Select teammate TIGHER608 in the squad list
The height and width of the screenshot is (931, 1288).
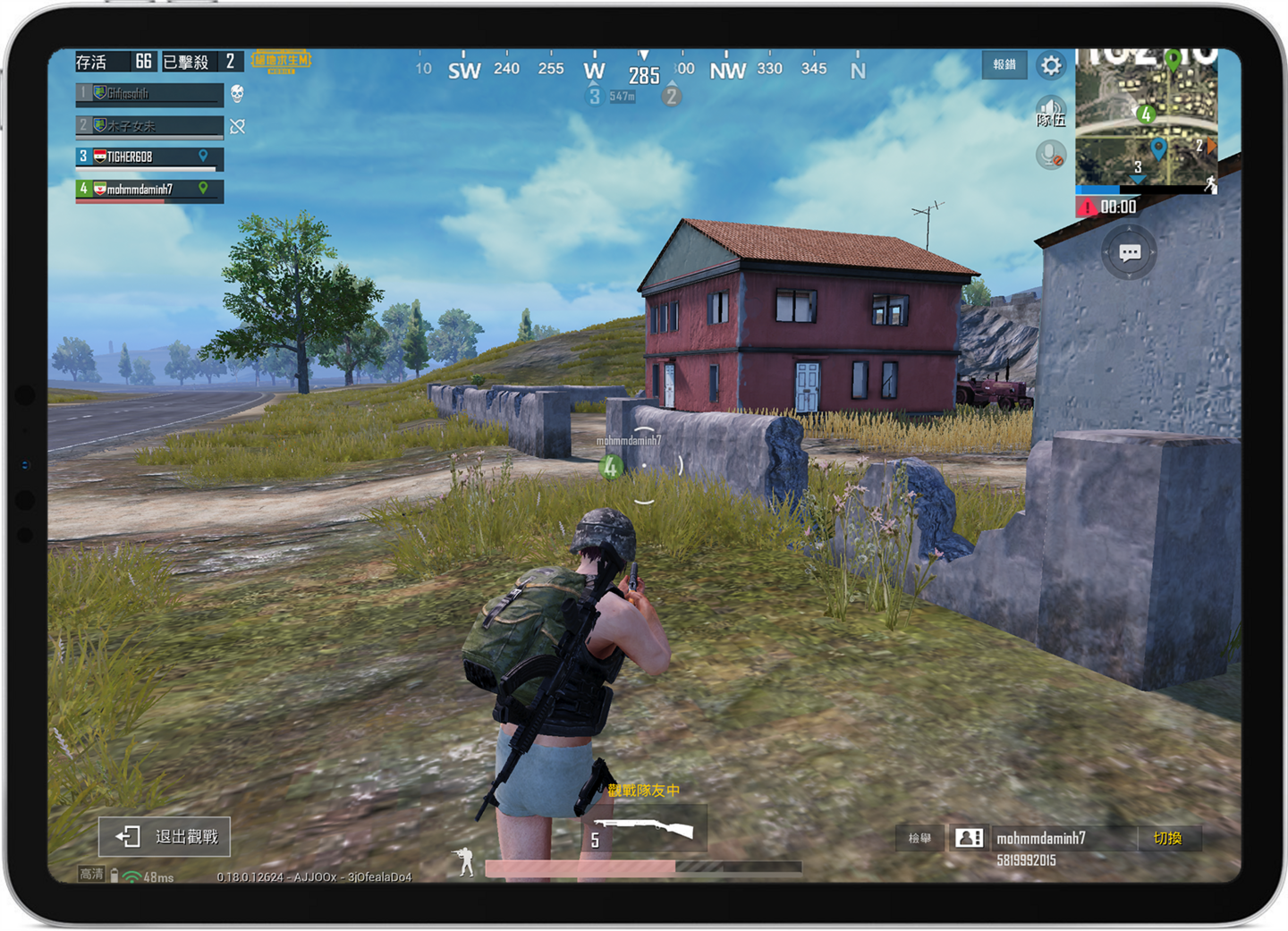[149, 157]
